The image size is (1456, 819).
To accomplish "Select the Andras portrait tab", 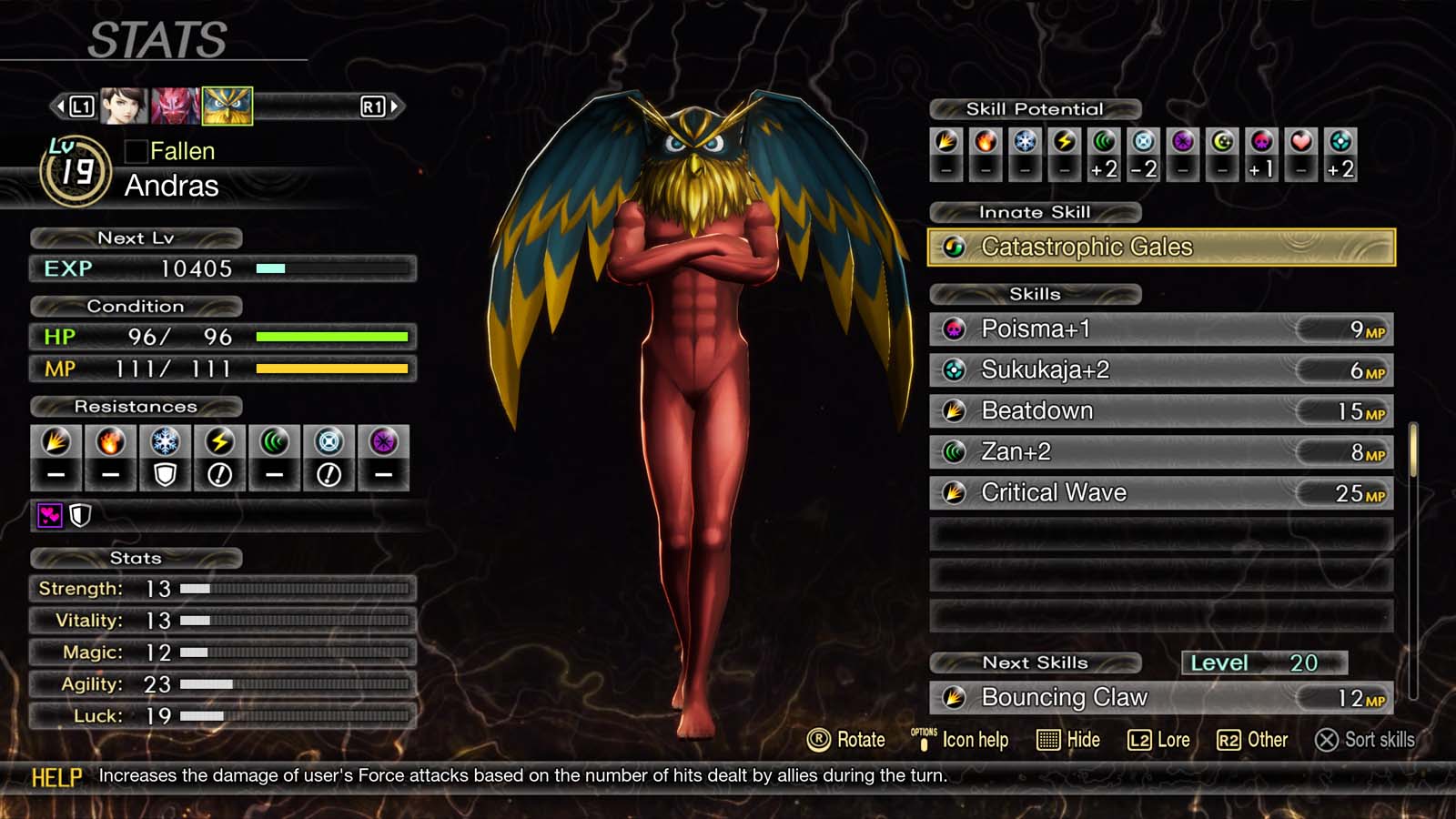I will point(226,105).
